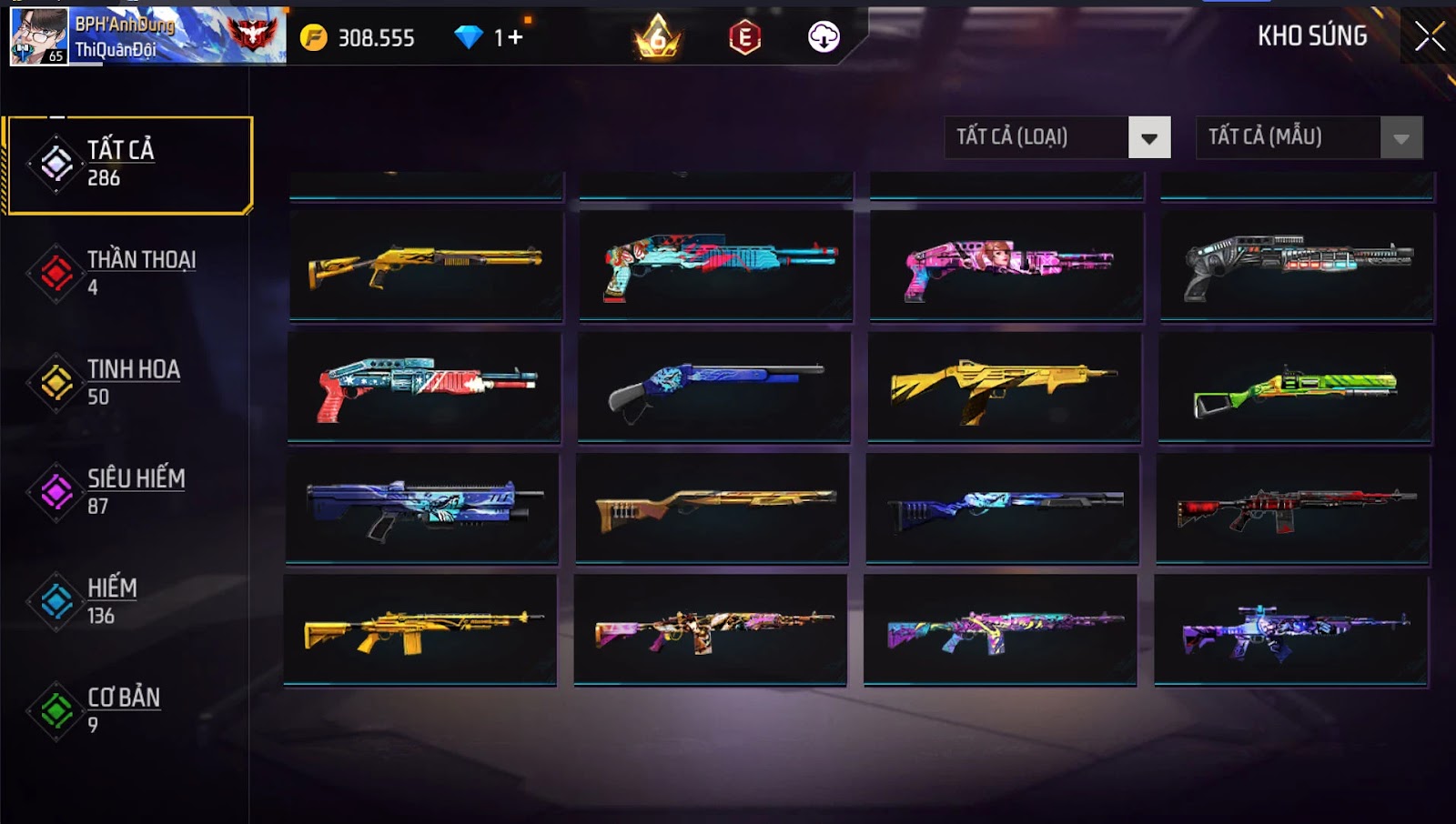Select the red white and blue star shotgun skin
The image size is (1456, 824).
(425, 387)
